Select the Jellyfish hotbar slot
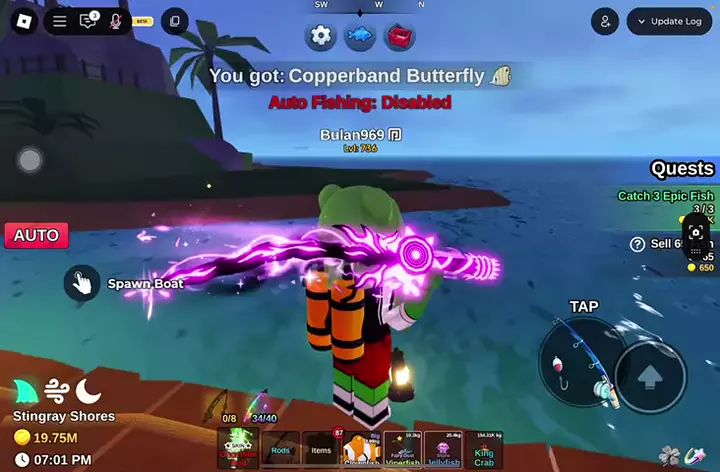 click(x=443, y=449)
